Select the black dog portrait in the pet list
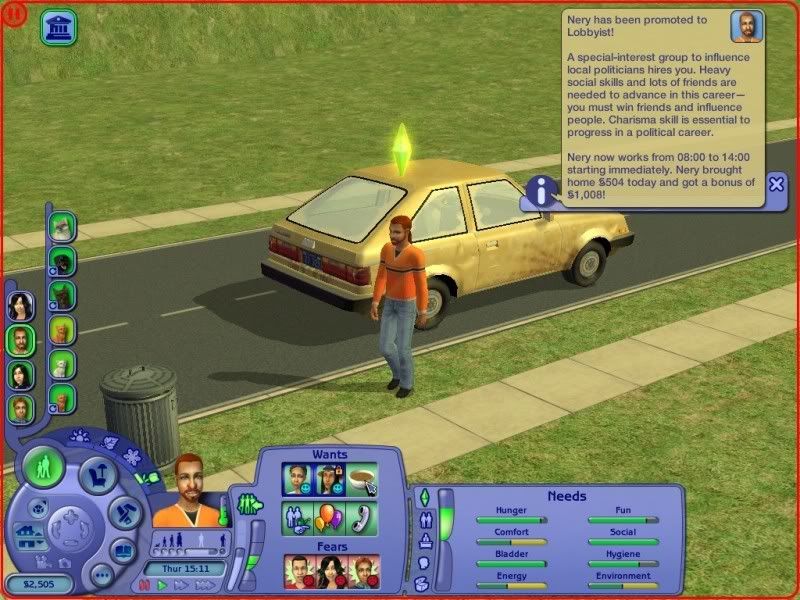Image resolution: width=800 pixels, height=600 pixels. [x=63, y=261]
